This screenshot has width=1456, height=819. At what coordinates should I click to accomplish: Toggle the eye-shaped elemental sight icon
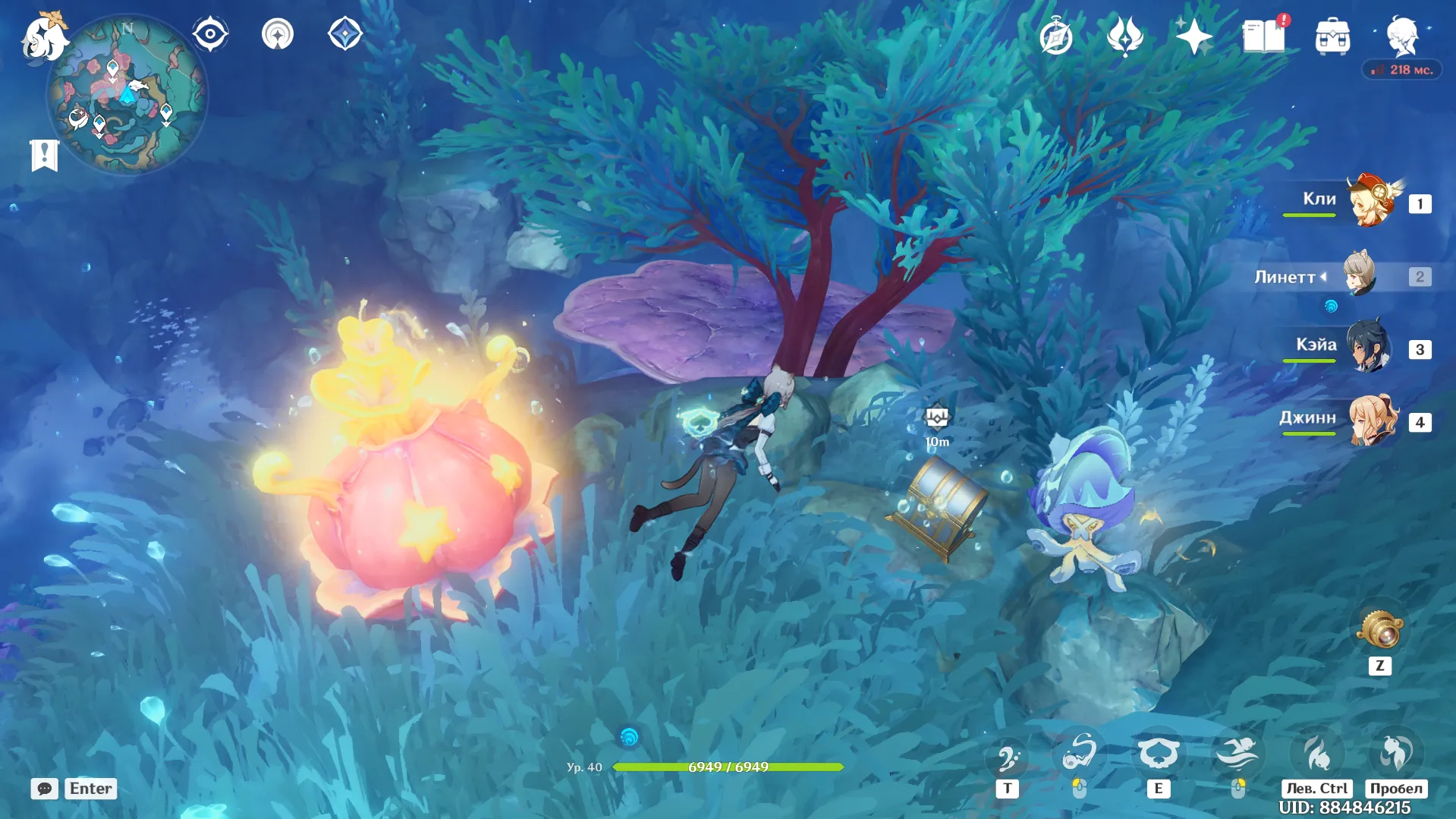pyautogui.click(x=210, y=34)
